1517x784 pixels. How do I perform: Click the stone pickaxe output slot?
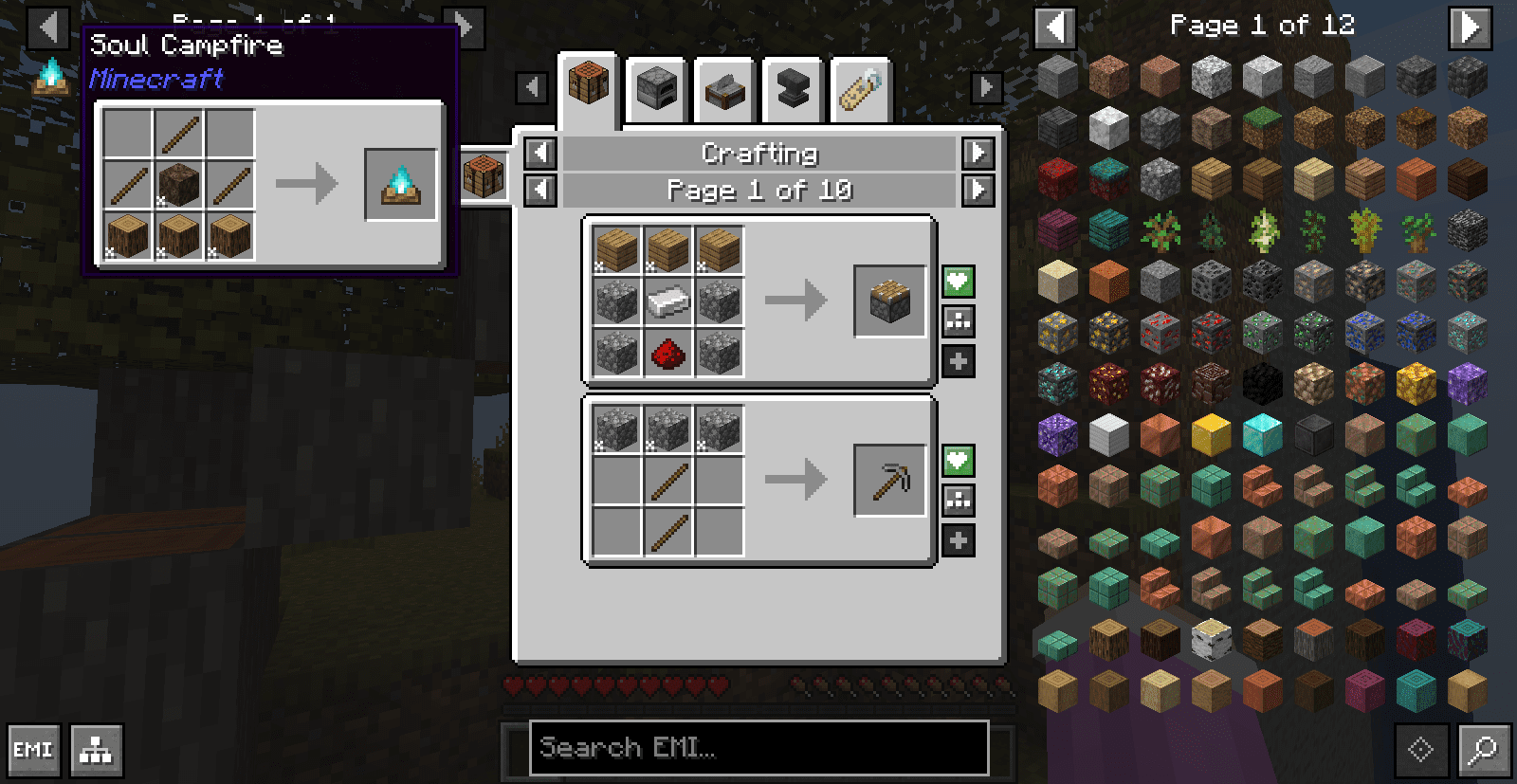[889, 481]
